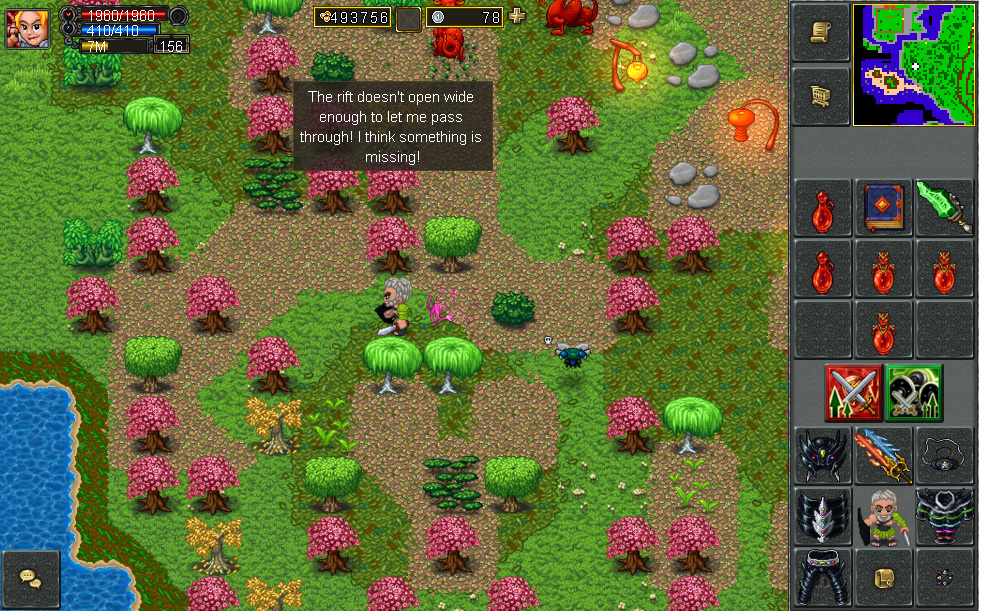Viewport: 981px width, 611px height.
Task: Select the fire and ice sword slot
Action: [x=883, y=456]
